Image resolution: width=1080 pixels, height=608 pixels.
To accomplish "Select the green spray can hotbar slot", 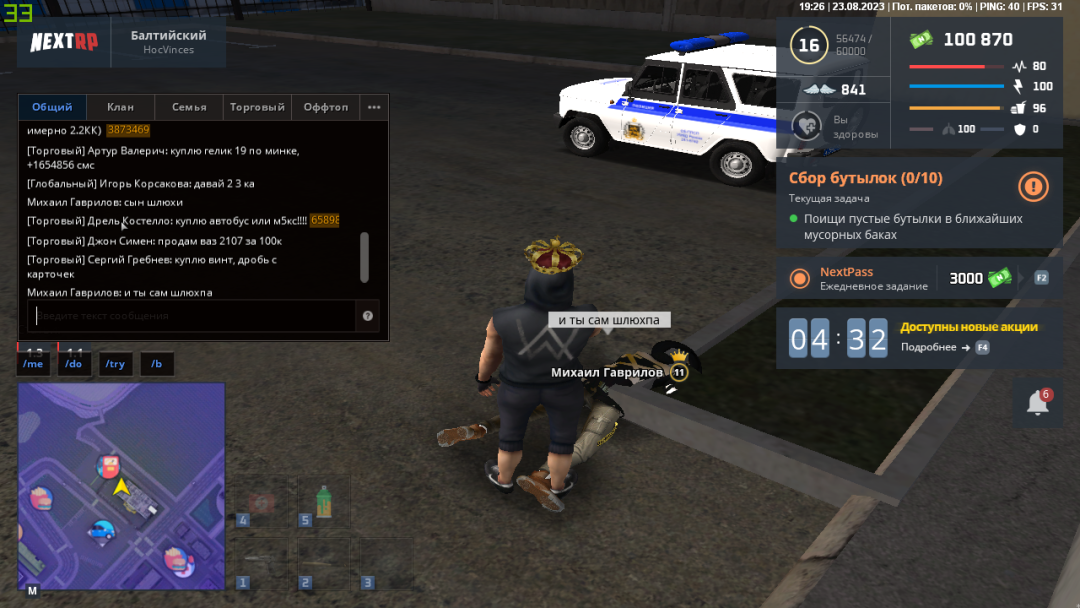I will (323, 500).
